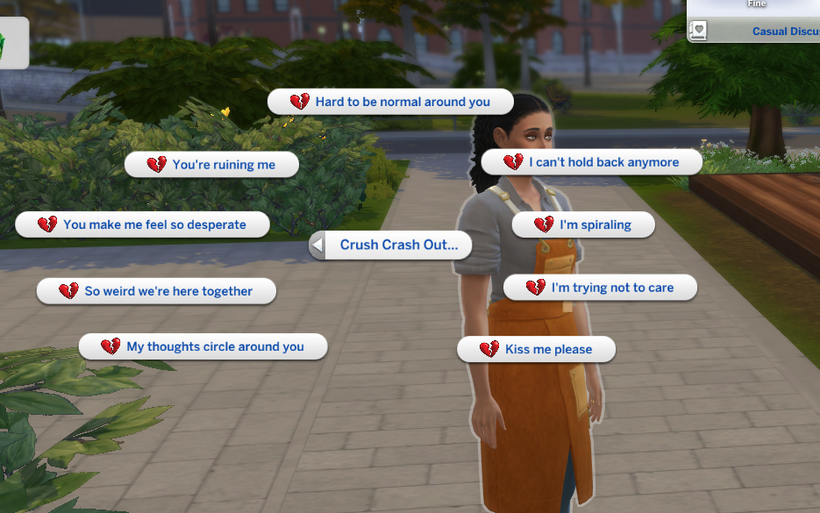
Task: Choose "Hard to be normal around you"
Action: 390,102
